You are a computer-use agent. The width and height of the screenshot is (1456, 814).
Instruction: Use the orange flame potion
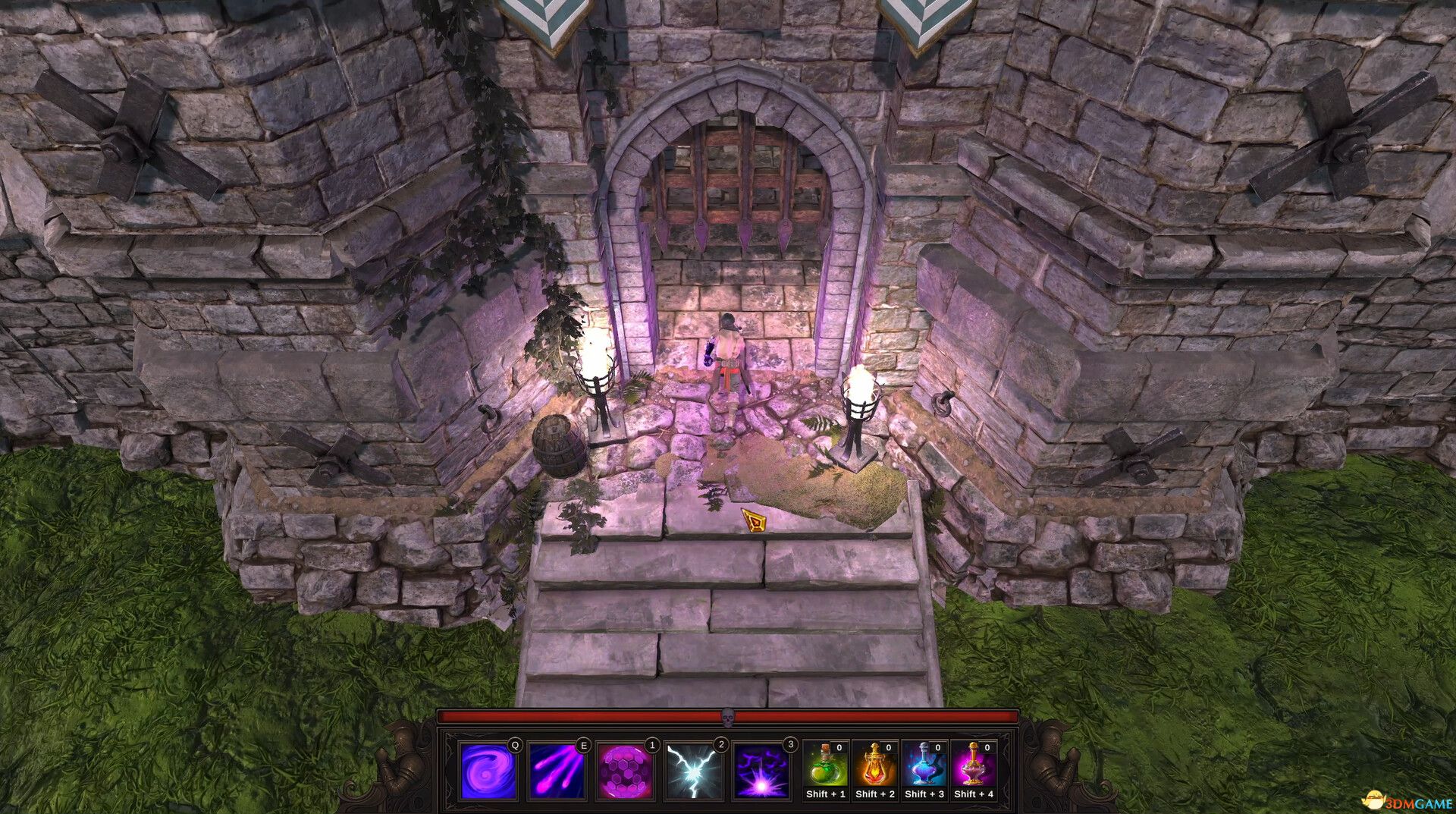(875, 765)
